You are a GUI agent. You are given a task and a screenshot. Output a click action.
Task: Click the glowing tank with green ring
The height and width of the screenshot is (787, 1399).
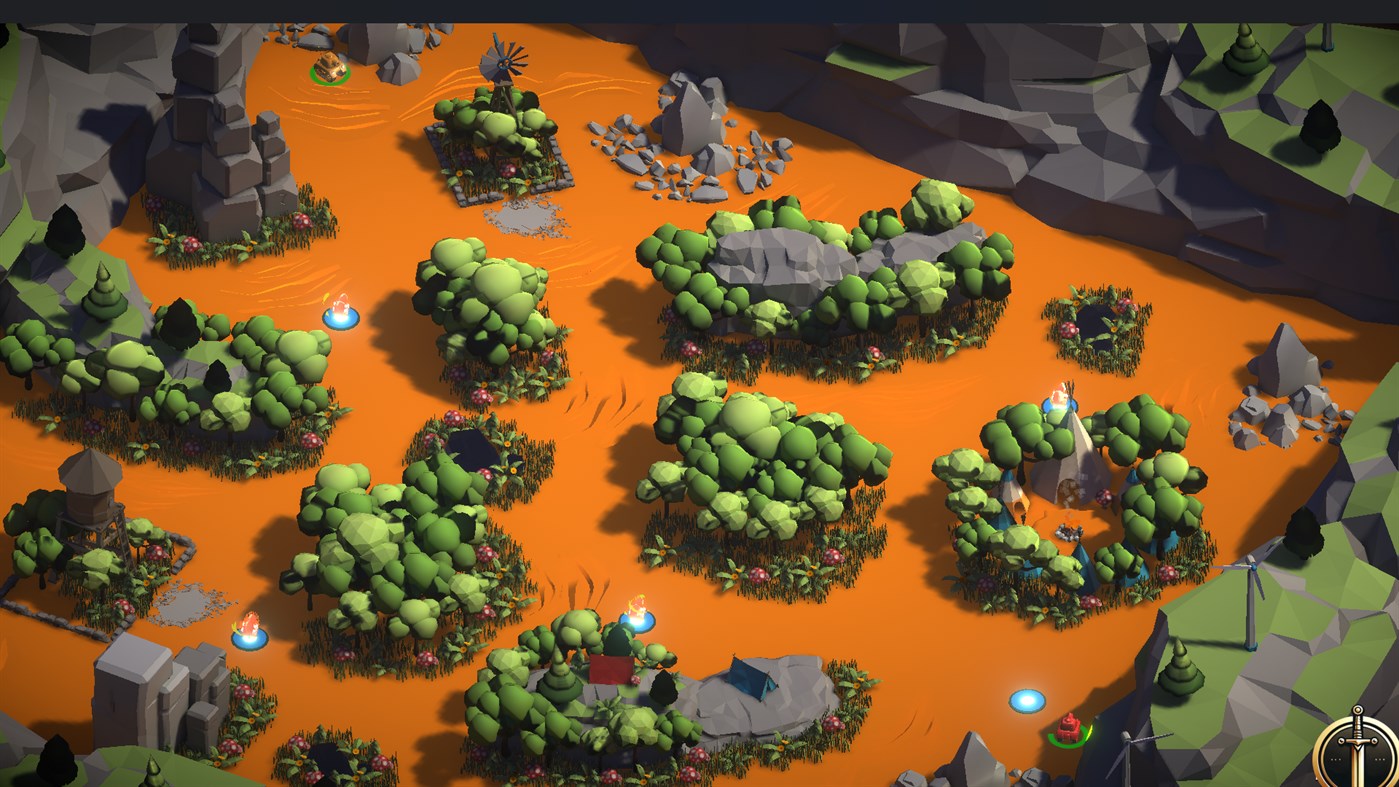(x=330, y=65)
